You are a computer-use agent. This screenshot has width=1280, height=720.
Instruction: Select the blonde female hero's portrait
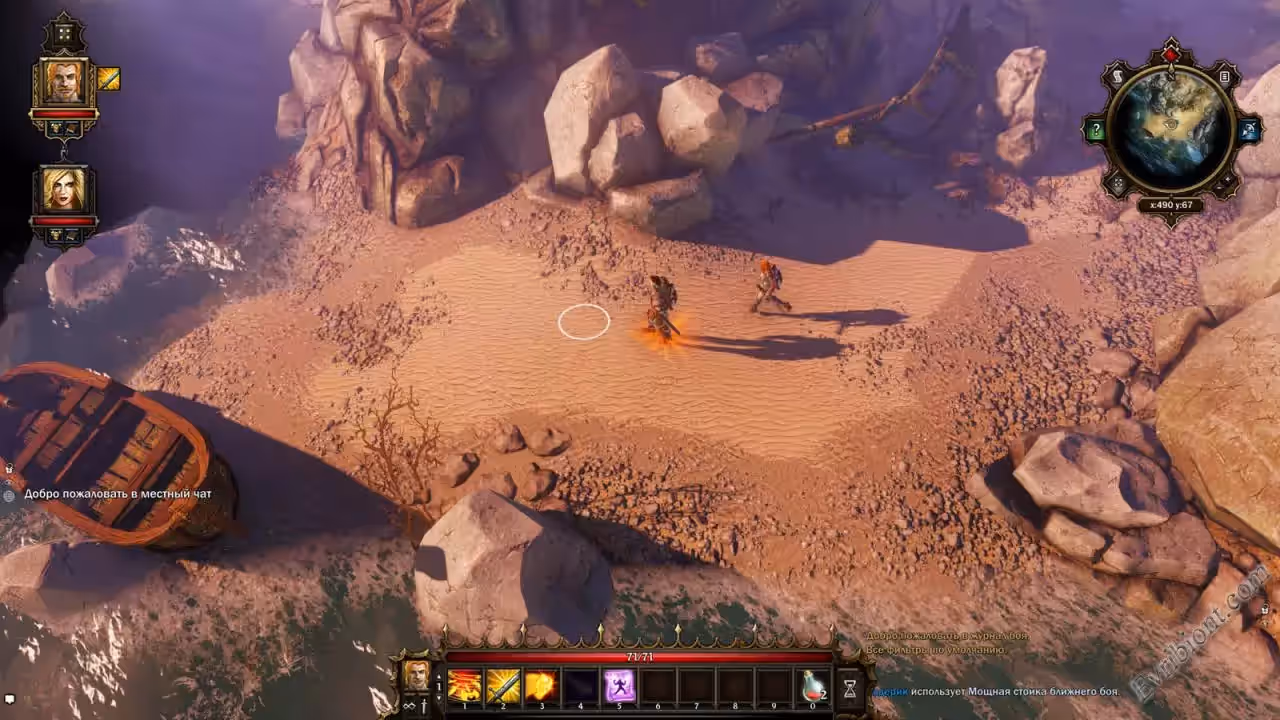[x=64, y=190]
